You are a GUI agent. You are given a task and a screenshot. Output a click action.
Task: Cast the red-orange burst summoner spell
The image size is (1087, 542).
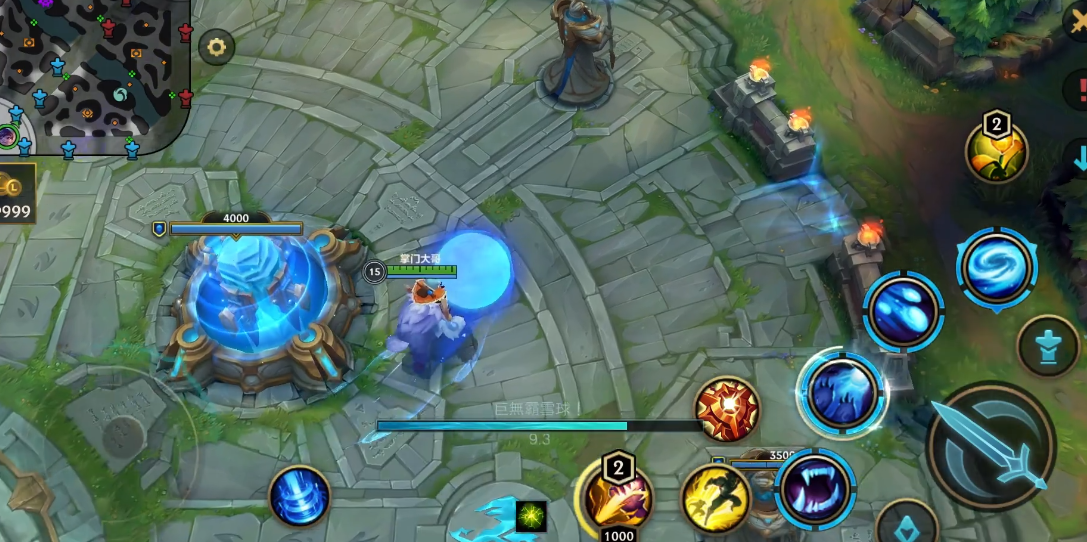pyautogui.click(x=727, y=409)
